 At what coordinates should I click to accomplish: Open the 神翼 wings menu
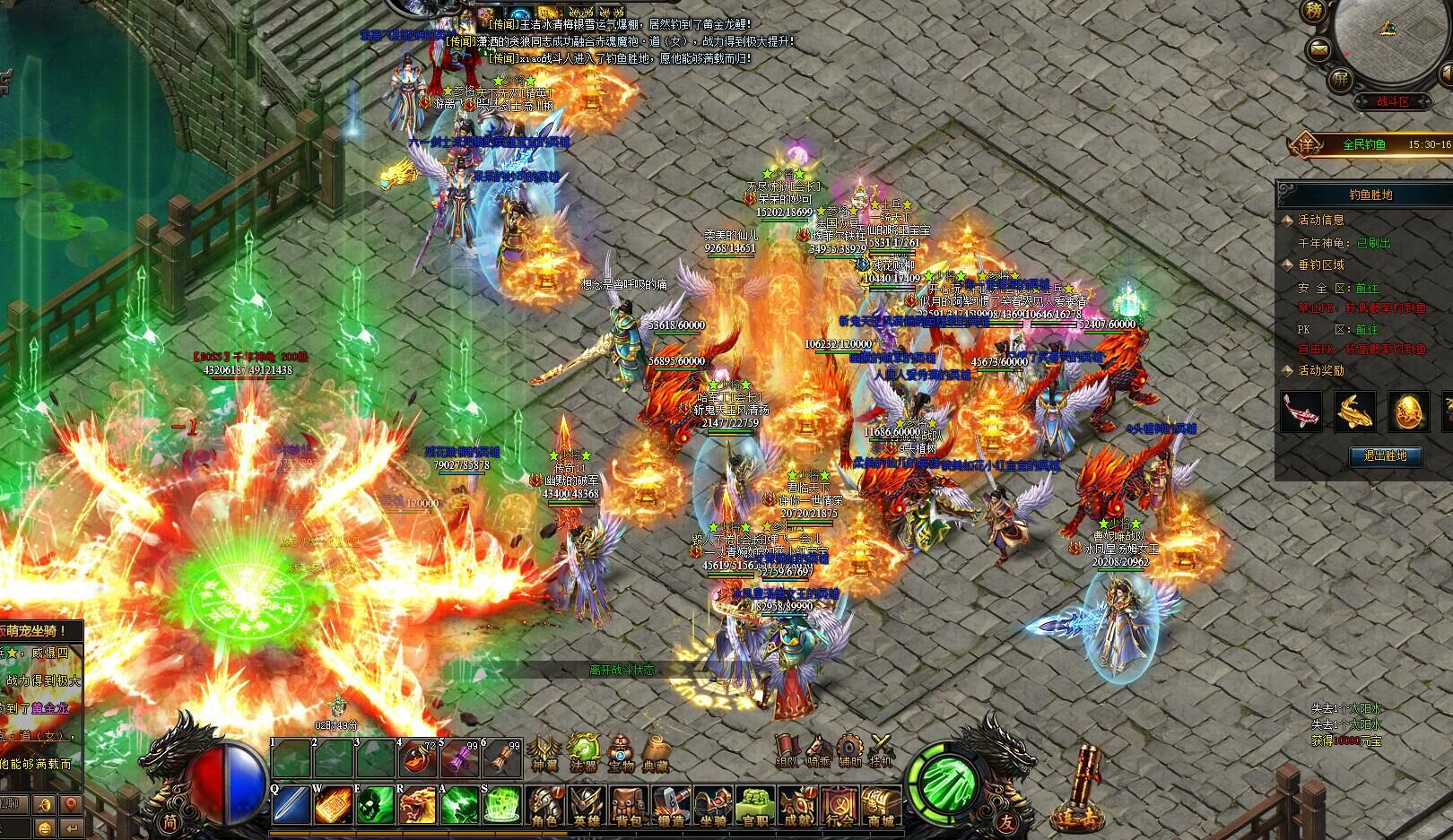pyautogui.click(x=544, y=752)
